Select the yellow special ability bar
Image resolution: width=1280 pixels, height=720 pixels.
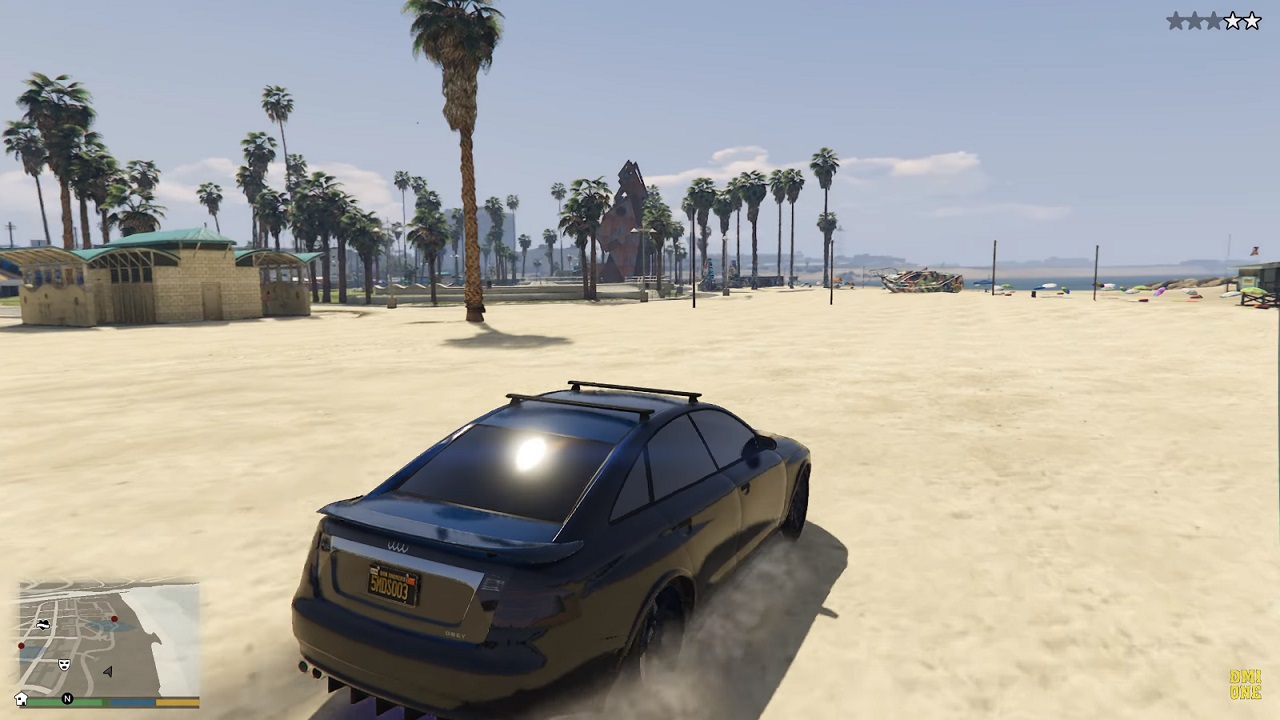pyautogui.click(x=177, y=702)
